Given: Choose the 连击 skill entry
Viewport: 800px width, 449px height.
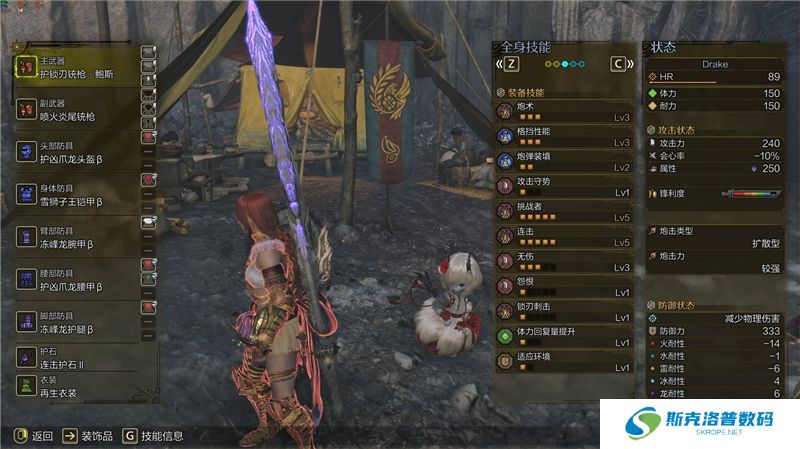Looking at the screenshot, I should pyautogui.click(x=564, y=236).
